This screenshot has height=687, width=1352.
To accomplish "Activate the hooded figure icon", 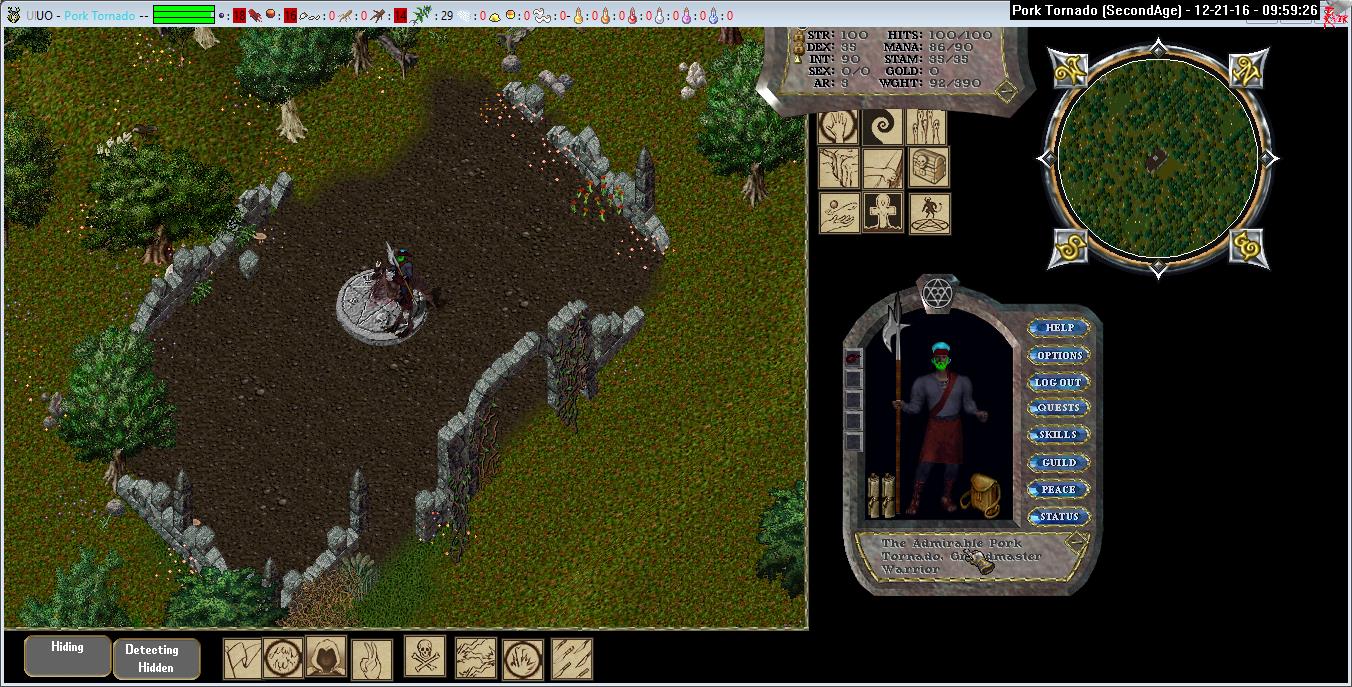I will point(326,657).
